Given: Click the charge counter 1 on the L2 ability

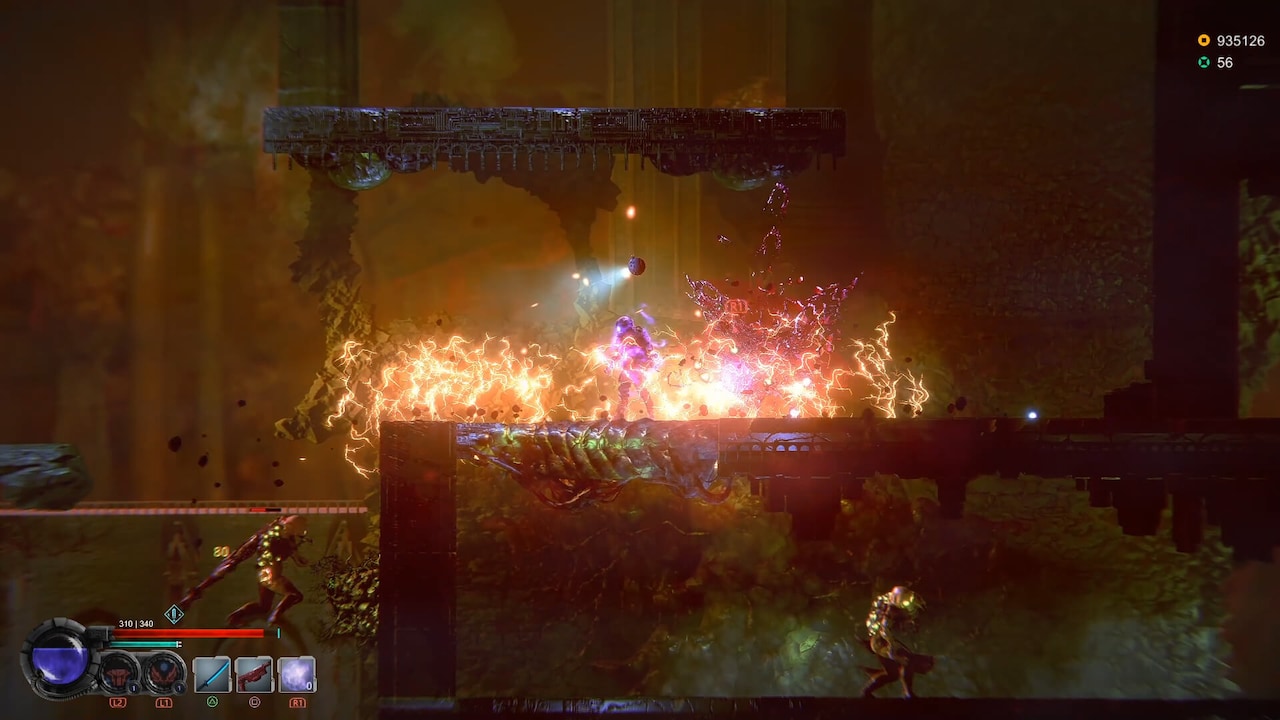Looking at the screenshot, I should click(132, 687).
